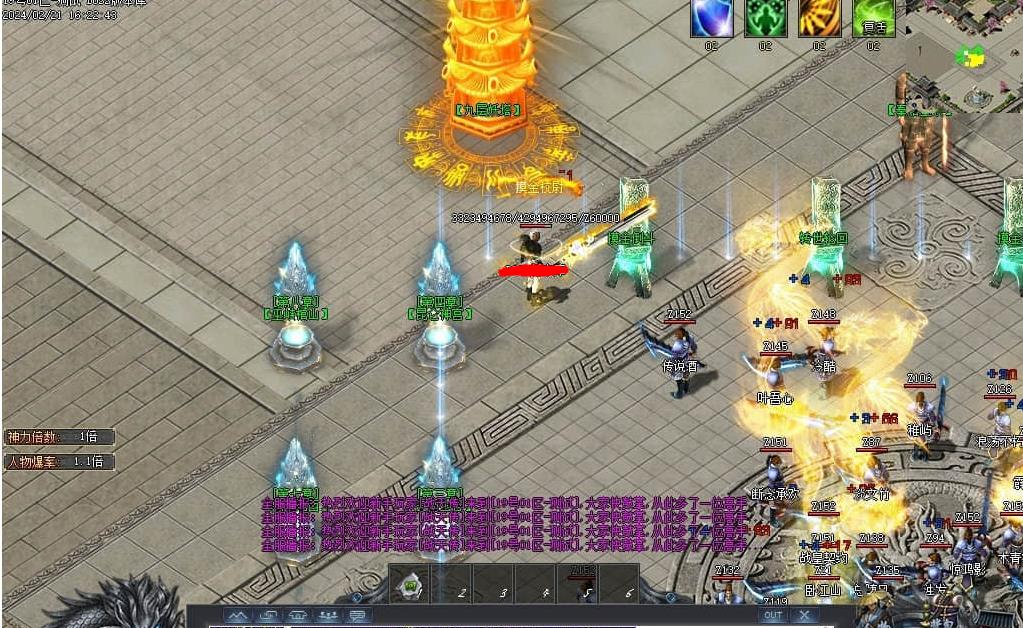Click the blue shield buff icon
The height and width of the screenshot is (628, 1023).
tap(712, 18)
